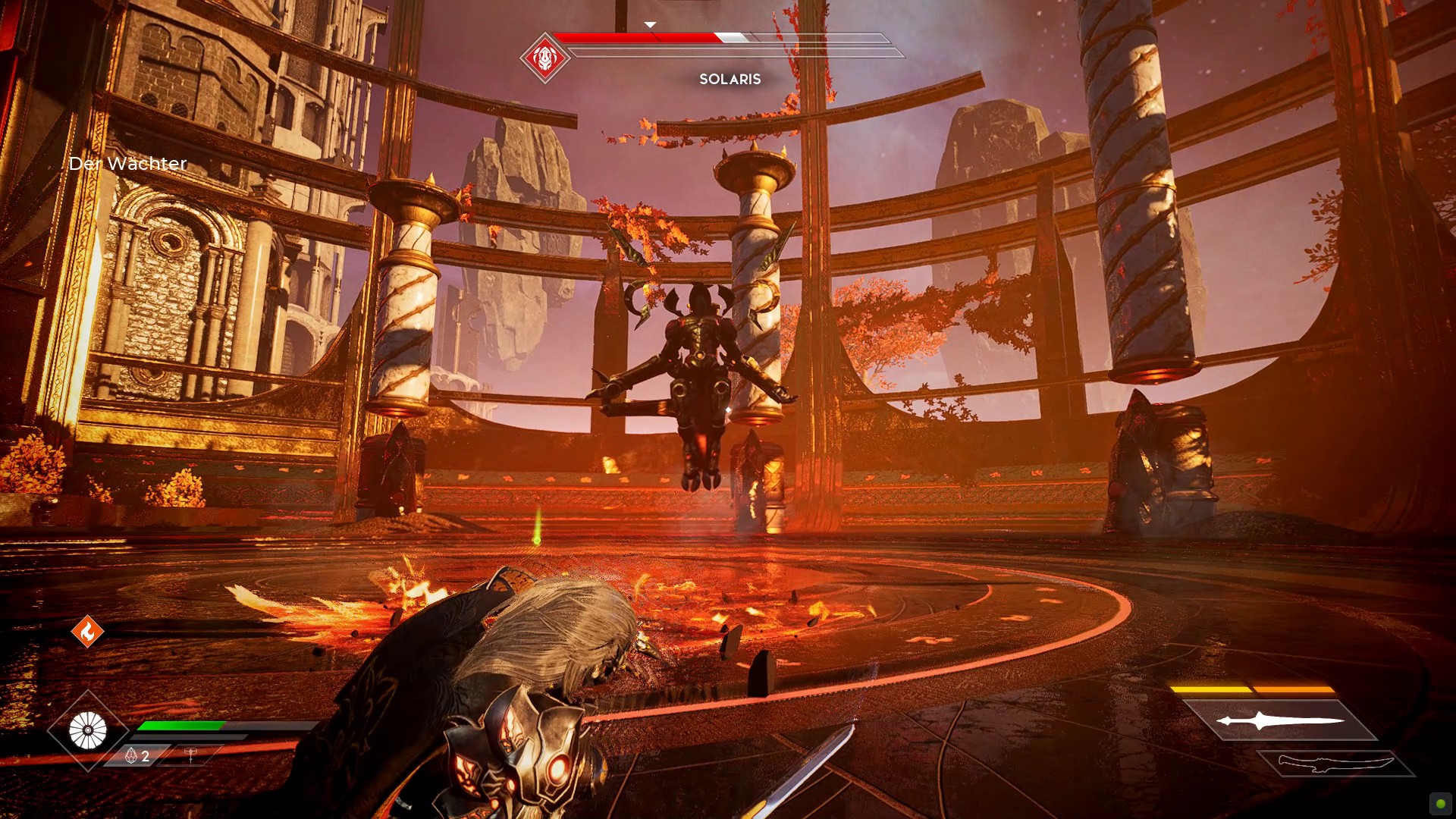The height and width of the screenshot is (819, 1456).
Task: Inspect the orange flame status icon
Action: pos(87,631)
